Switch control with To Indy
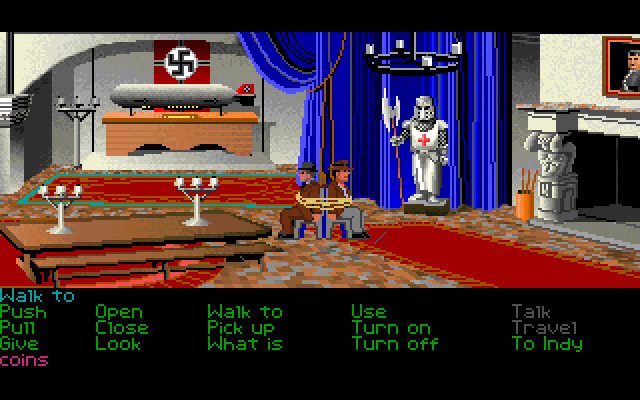The height and width of the screenshot is (400, 640). coord(546,344)
